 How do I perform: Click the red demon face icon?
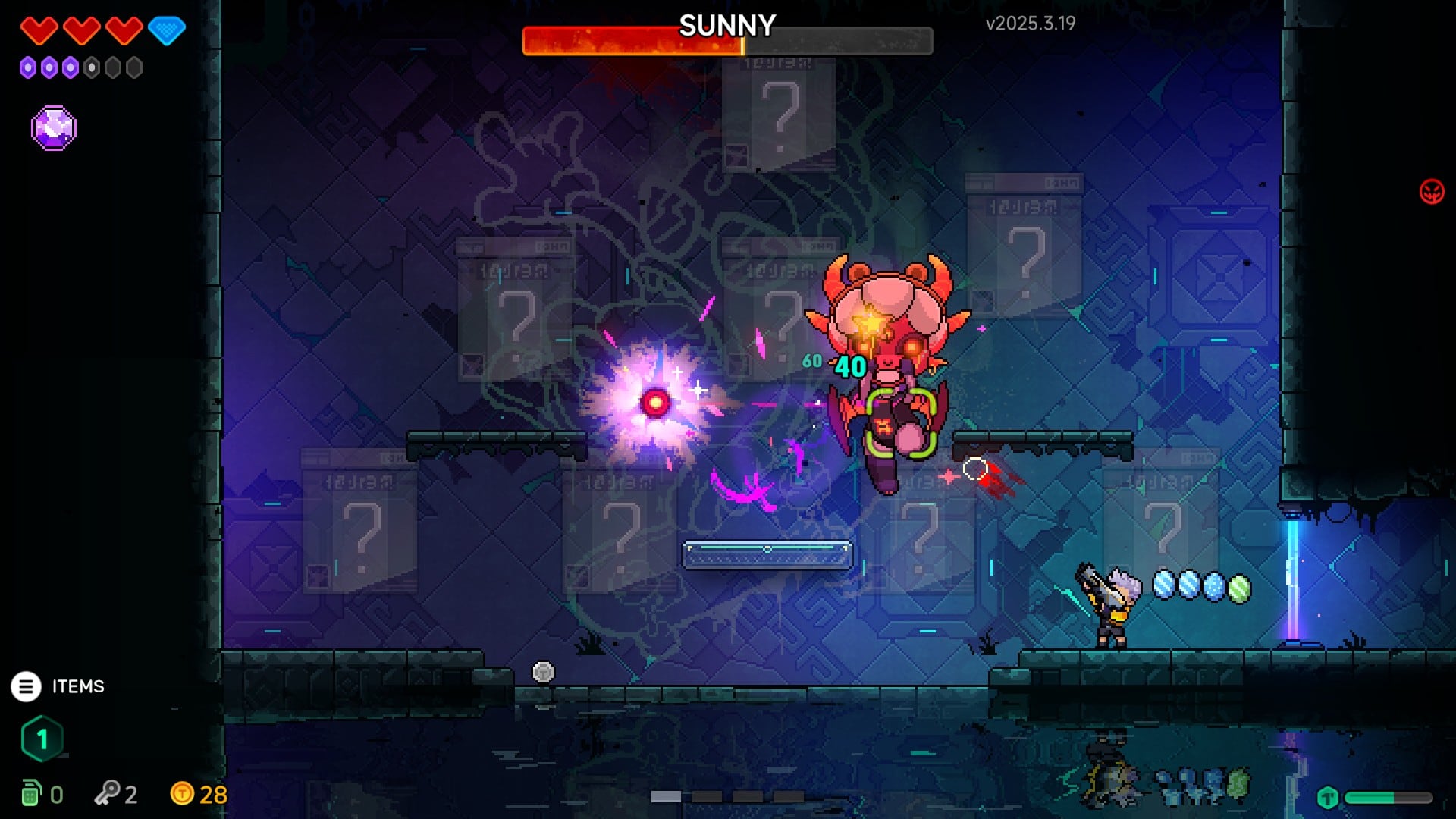click(1431, 192)
